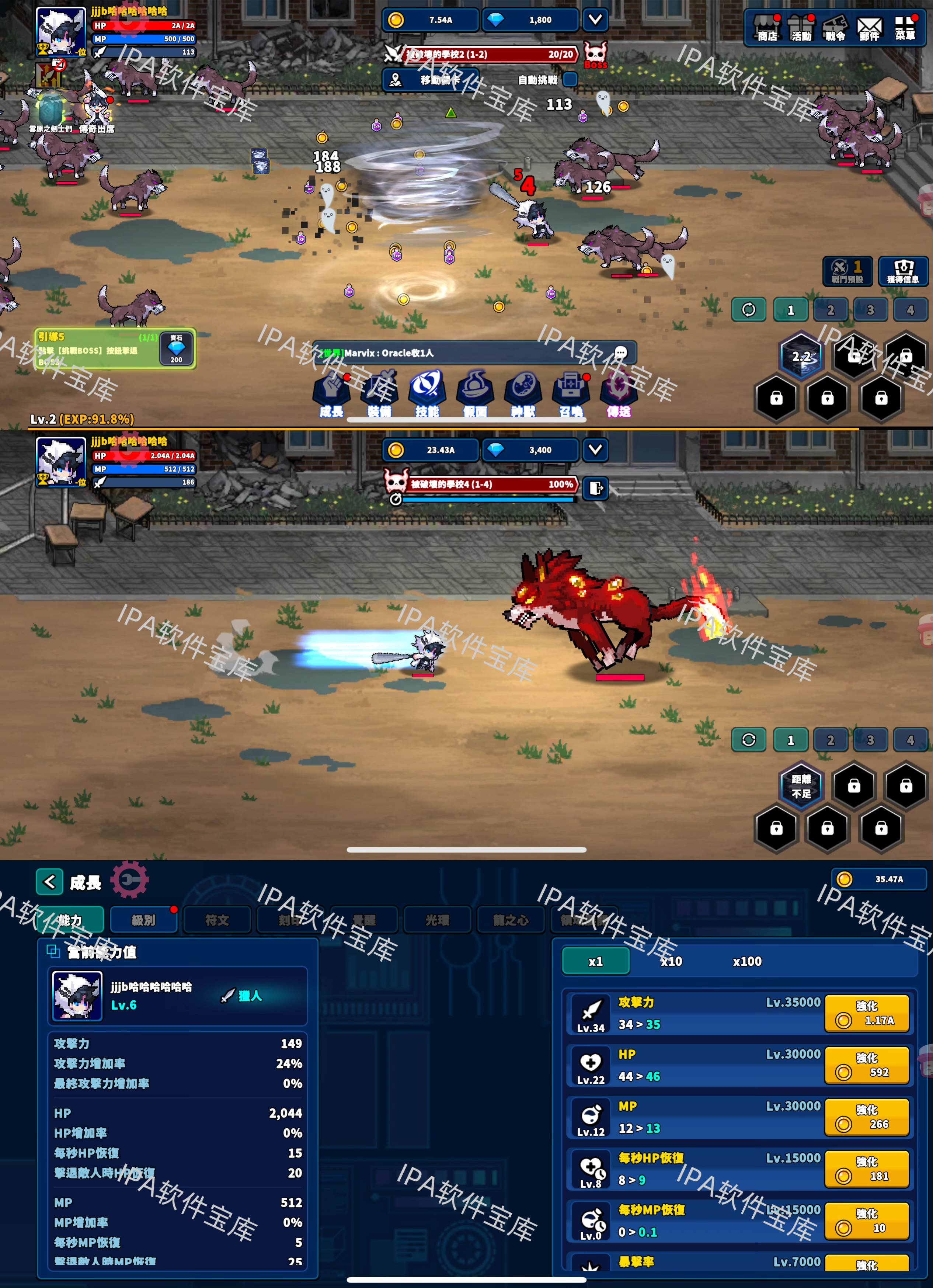Open the 郵件 mail envelope
This screenshot has height=1288, width=933.
coord(869,28)
